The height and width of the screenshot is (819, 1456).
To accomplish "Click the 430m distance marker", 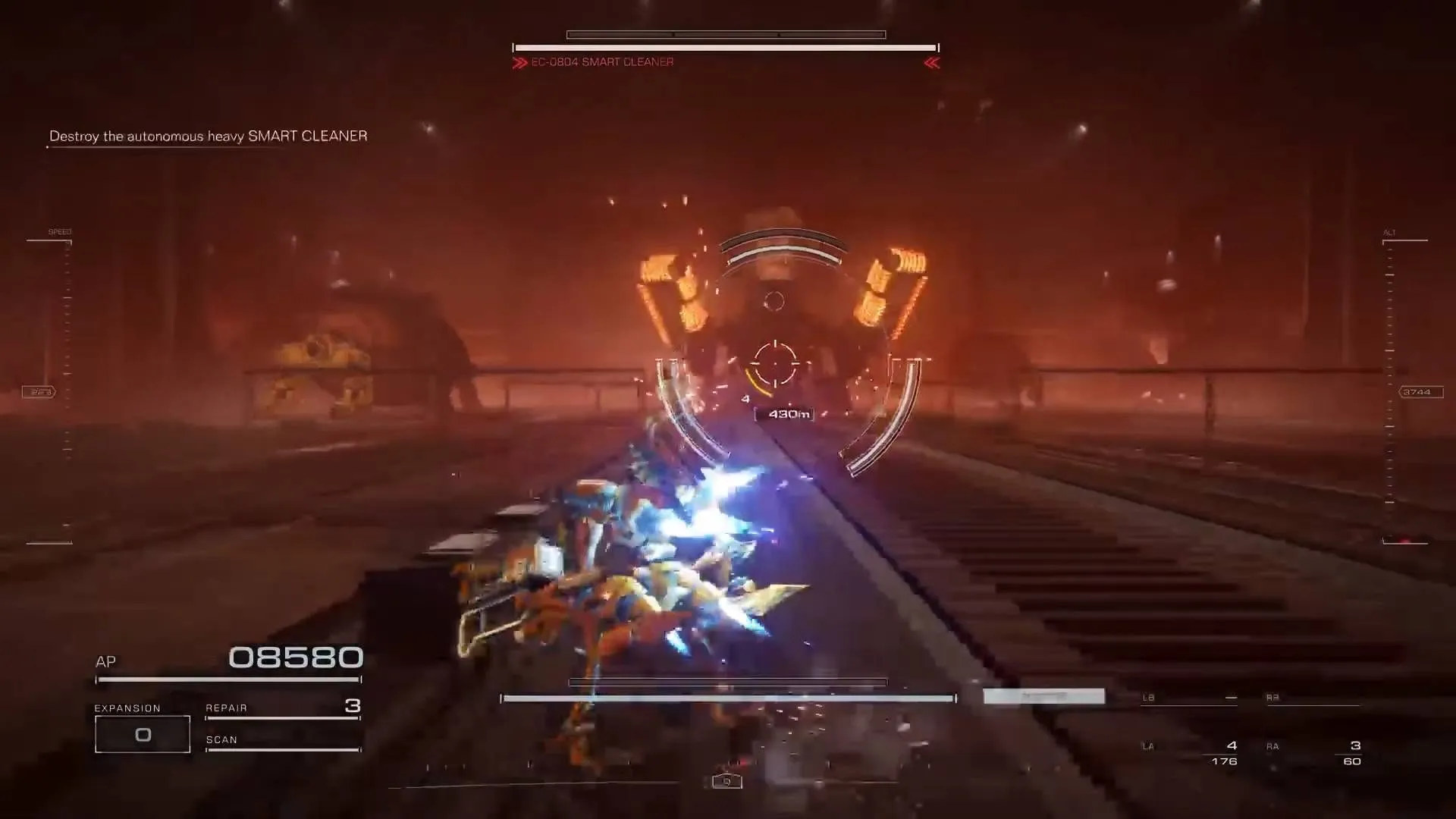I will pyautogui.click(x=785, y=413).
